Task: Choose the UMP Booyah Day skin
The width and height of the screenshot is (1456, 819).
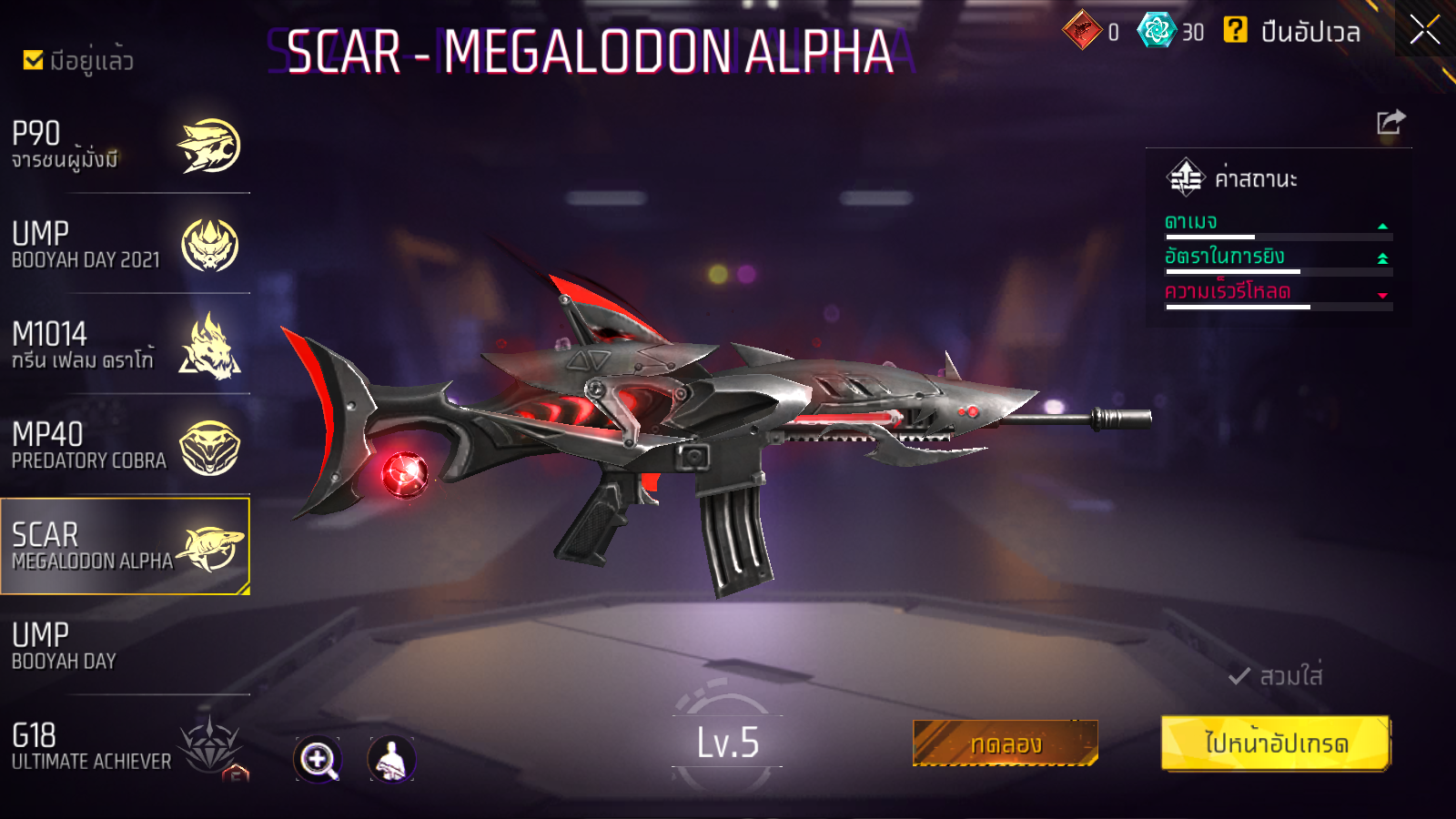Action: click(125, 646)
